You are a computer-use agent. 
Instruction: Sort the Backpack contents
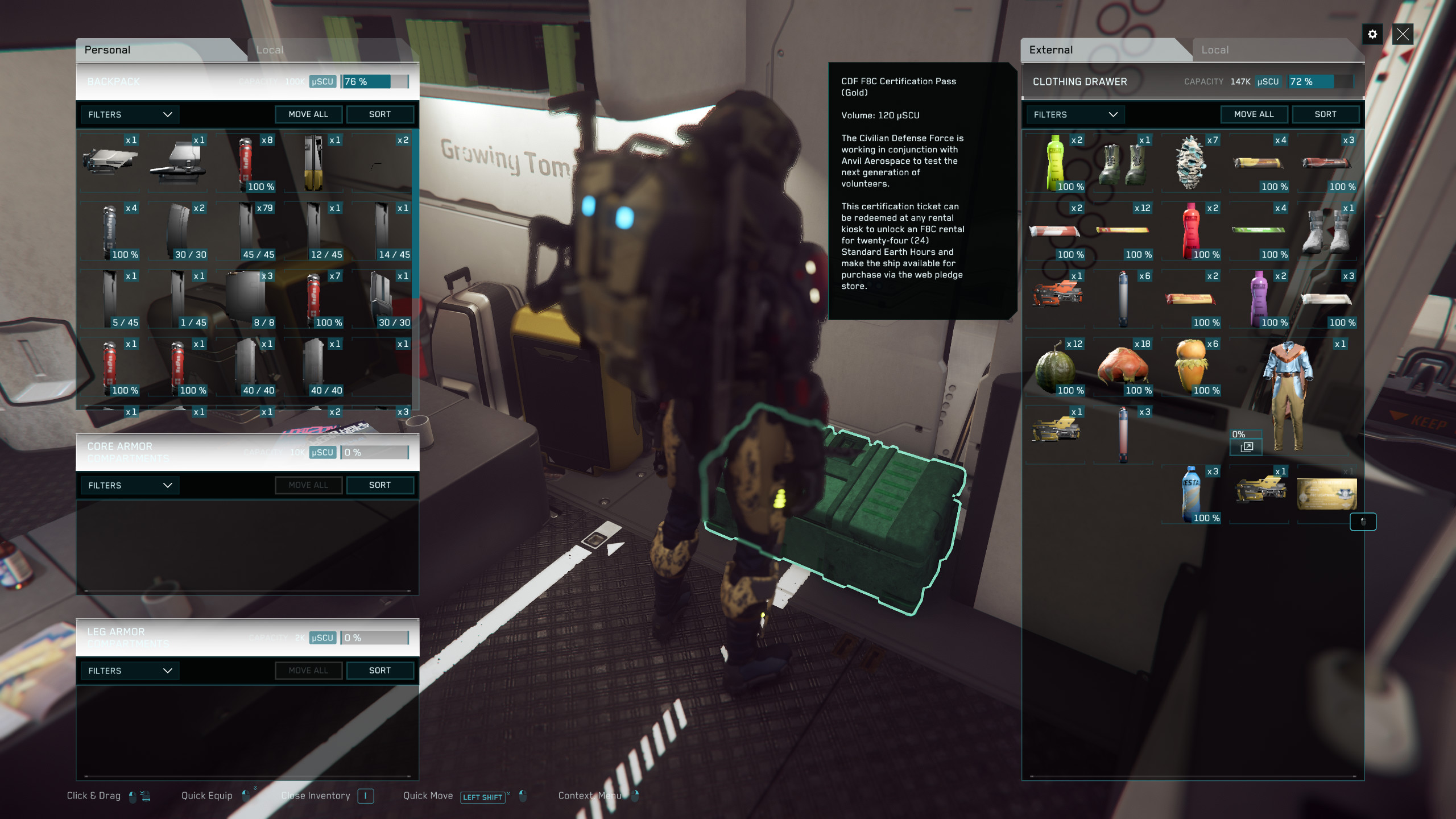pos(379,114)
